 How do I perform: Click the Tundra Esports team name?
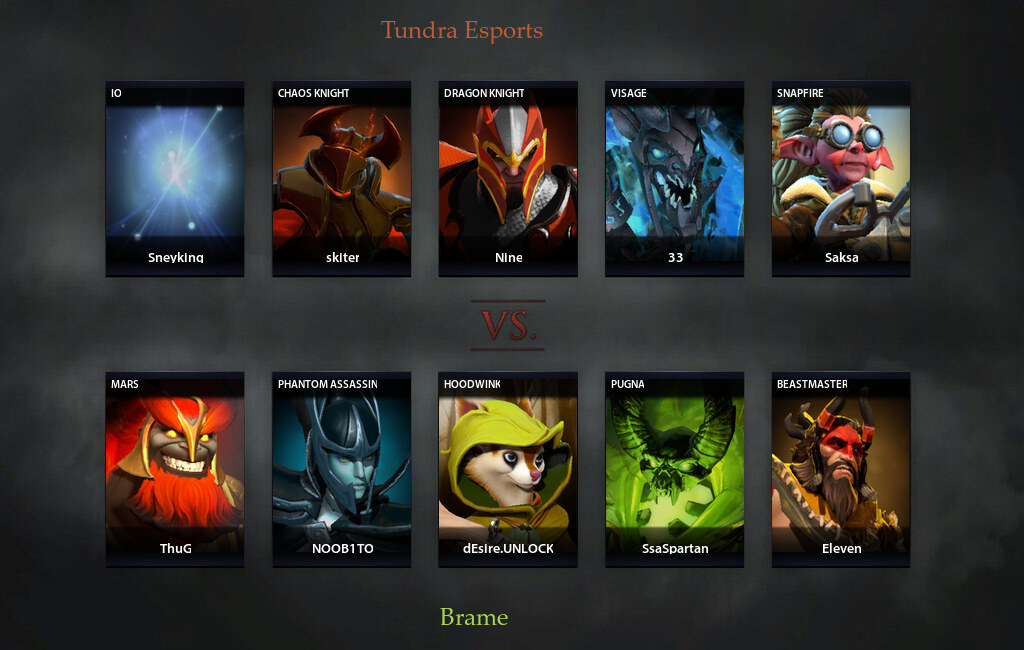pos(462,30)
